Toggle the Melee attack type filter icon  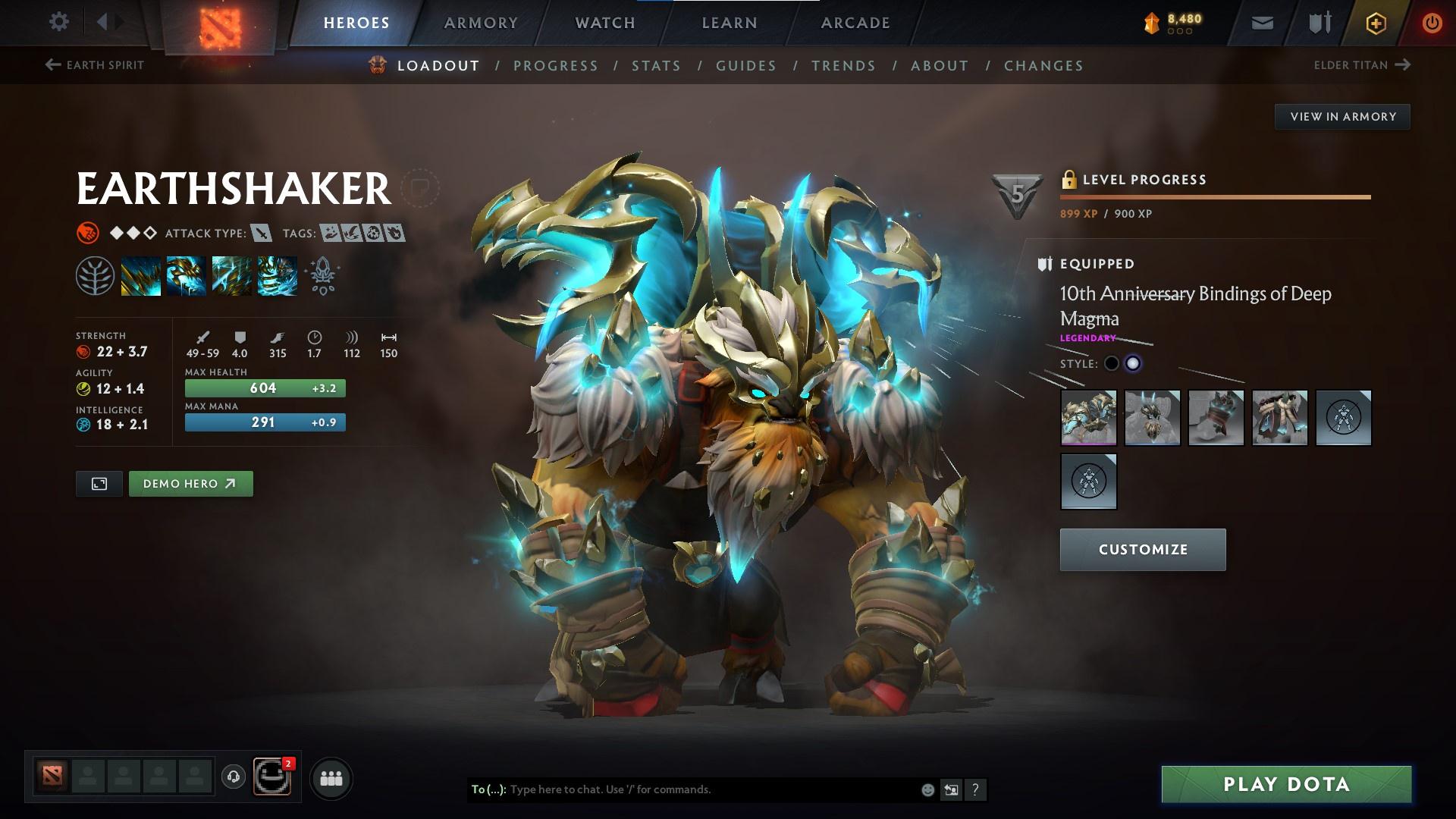coord(262,234)
